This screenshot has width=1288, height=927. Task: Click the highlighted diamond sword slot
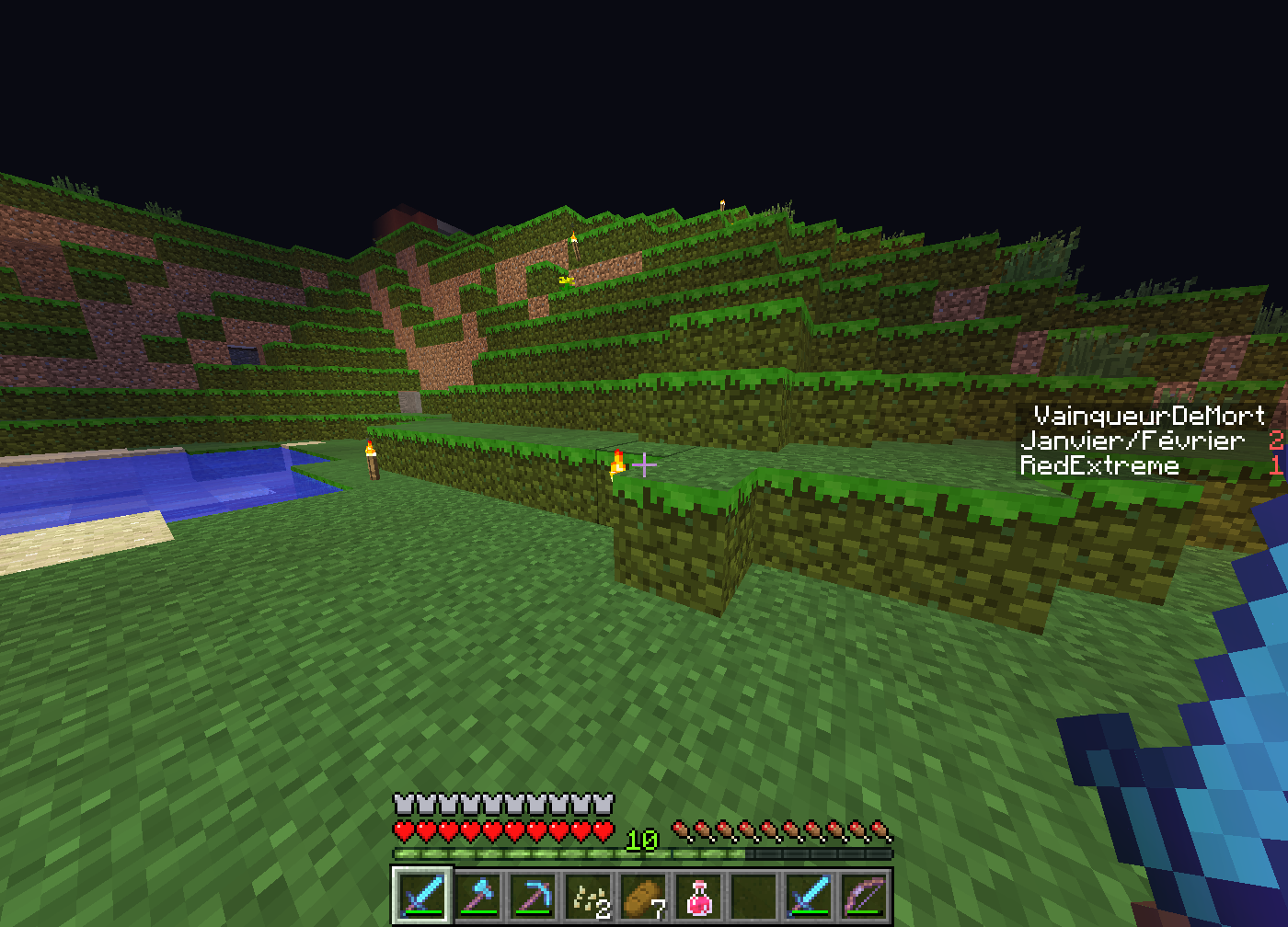[x=423, y=896]
